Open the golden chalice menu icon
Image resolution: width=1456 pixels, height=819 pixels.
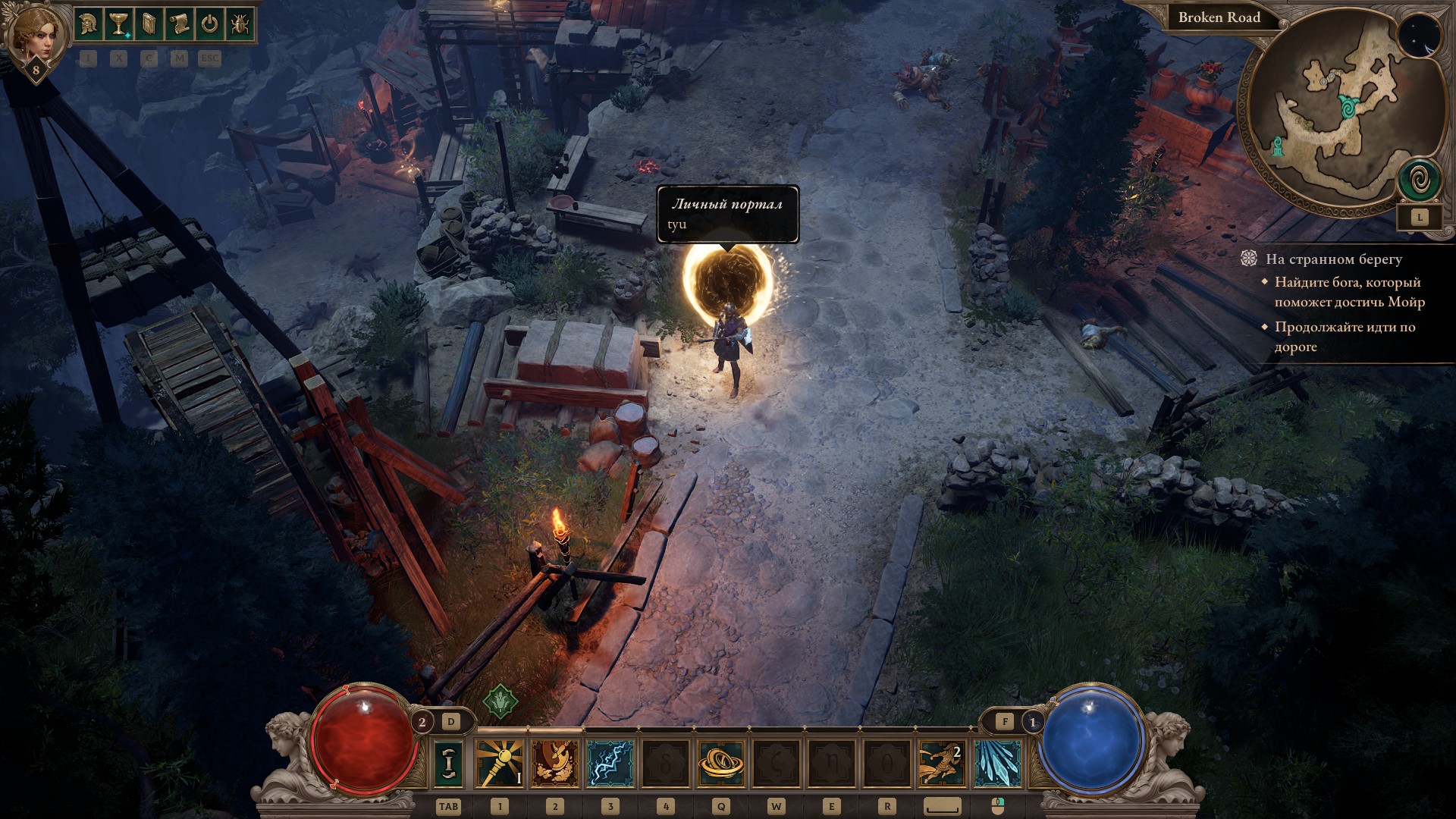pos(118,24)
